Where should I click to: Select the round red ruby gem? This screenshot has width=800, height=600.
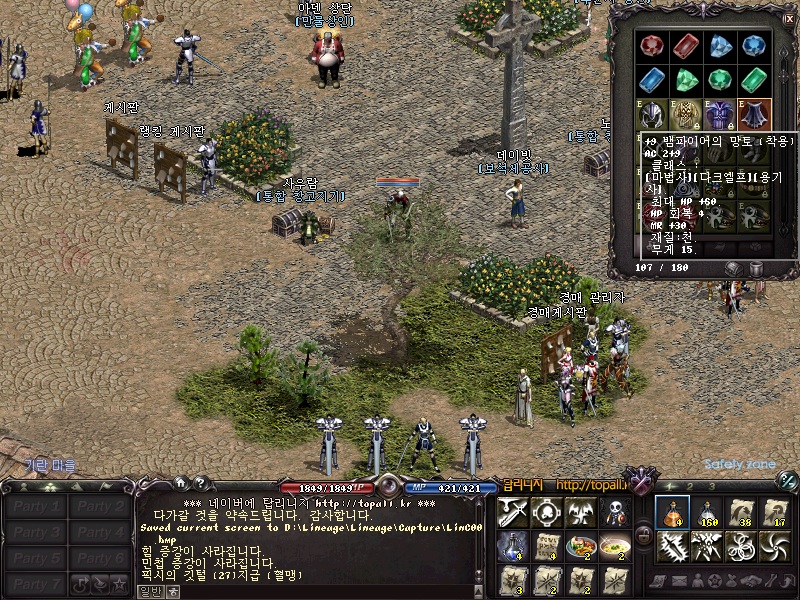click(x=653, y=46)
